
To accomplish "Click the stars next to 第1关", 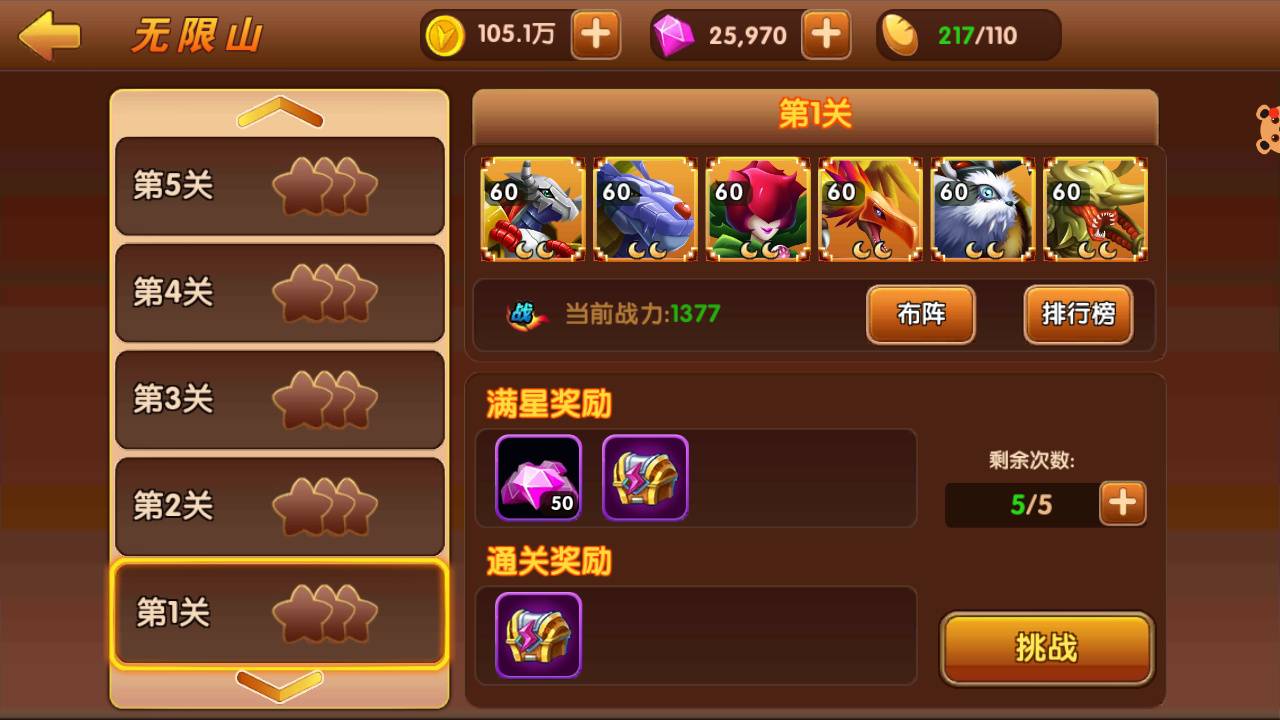I will tap(325, 613).
